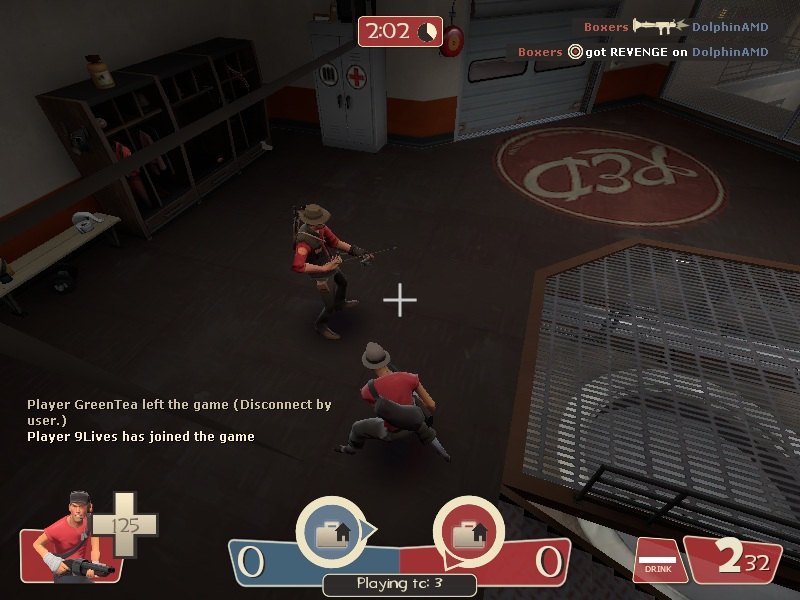Click the rocket launcher kill feed entry

tap(675, 26)
